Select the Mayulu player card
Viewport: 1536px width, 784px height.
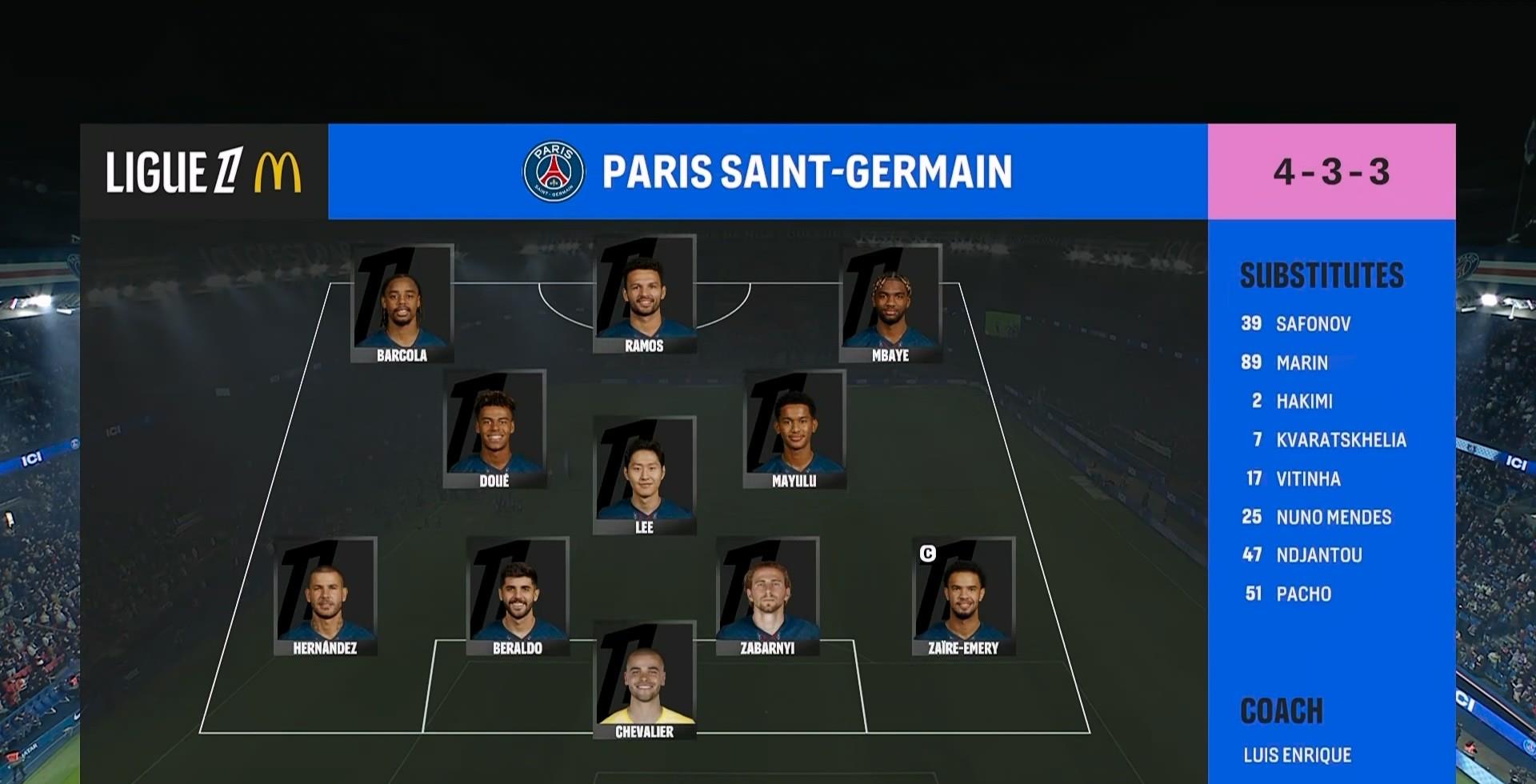[x=794, y=429]
